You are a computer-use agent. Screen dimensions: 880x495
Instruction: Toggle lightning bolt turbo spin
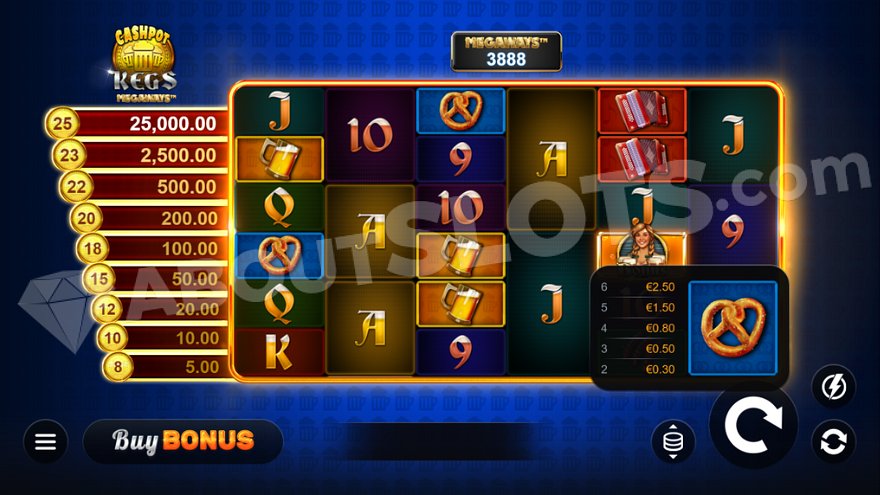point(833,386)
